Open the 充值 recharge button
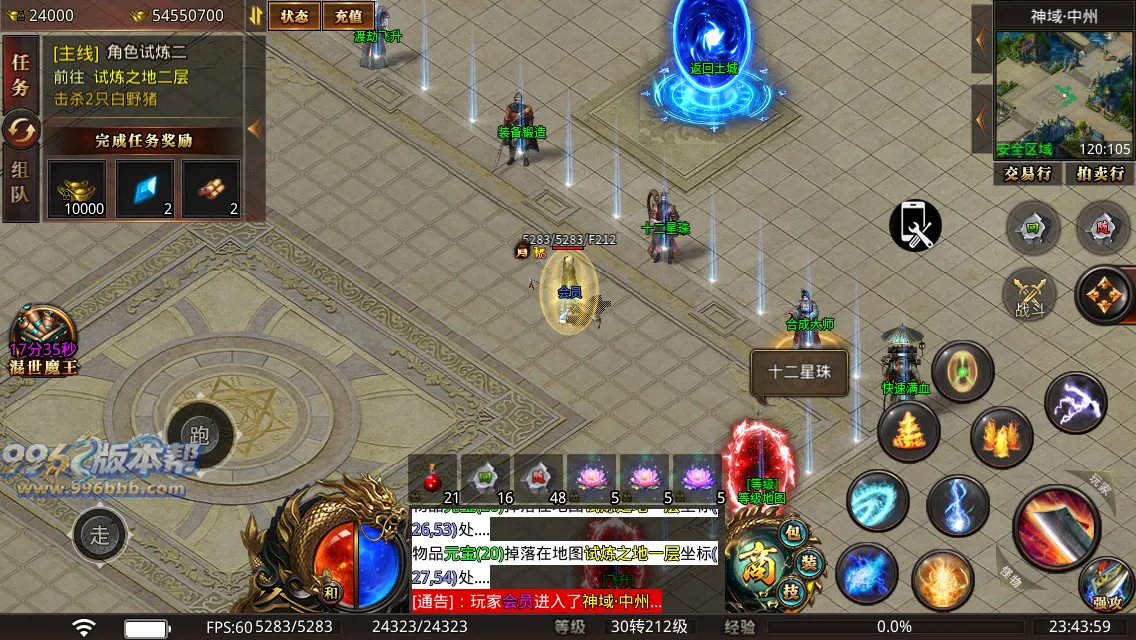The width and height of the screenshot is (1136, 640). [x=348, y=16]
